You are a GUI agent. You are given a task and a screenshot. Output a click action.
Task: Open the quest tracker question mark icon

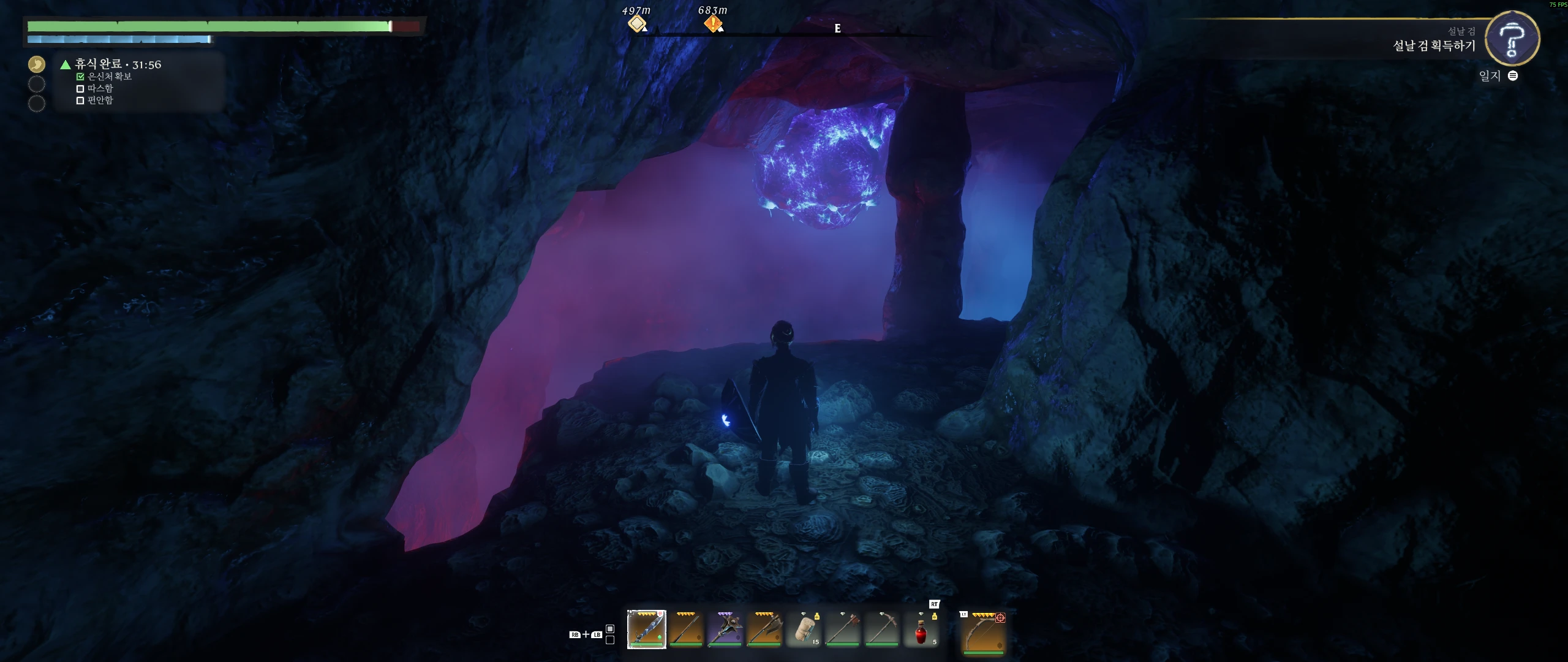1512,39
